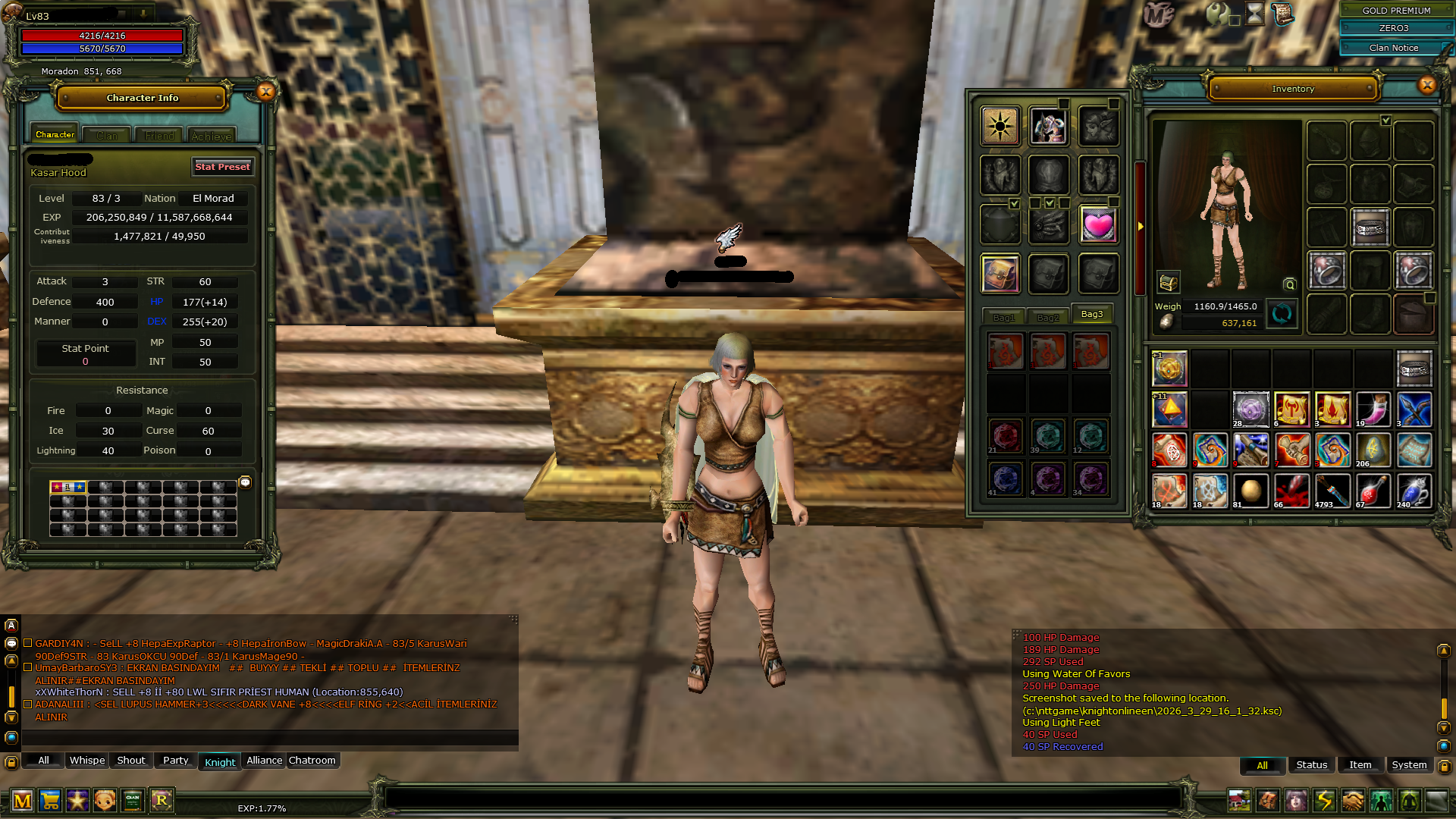
Task: Click the scroll-up arrow beside the combat log
Action: pos(1443,648)
